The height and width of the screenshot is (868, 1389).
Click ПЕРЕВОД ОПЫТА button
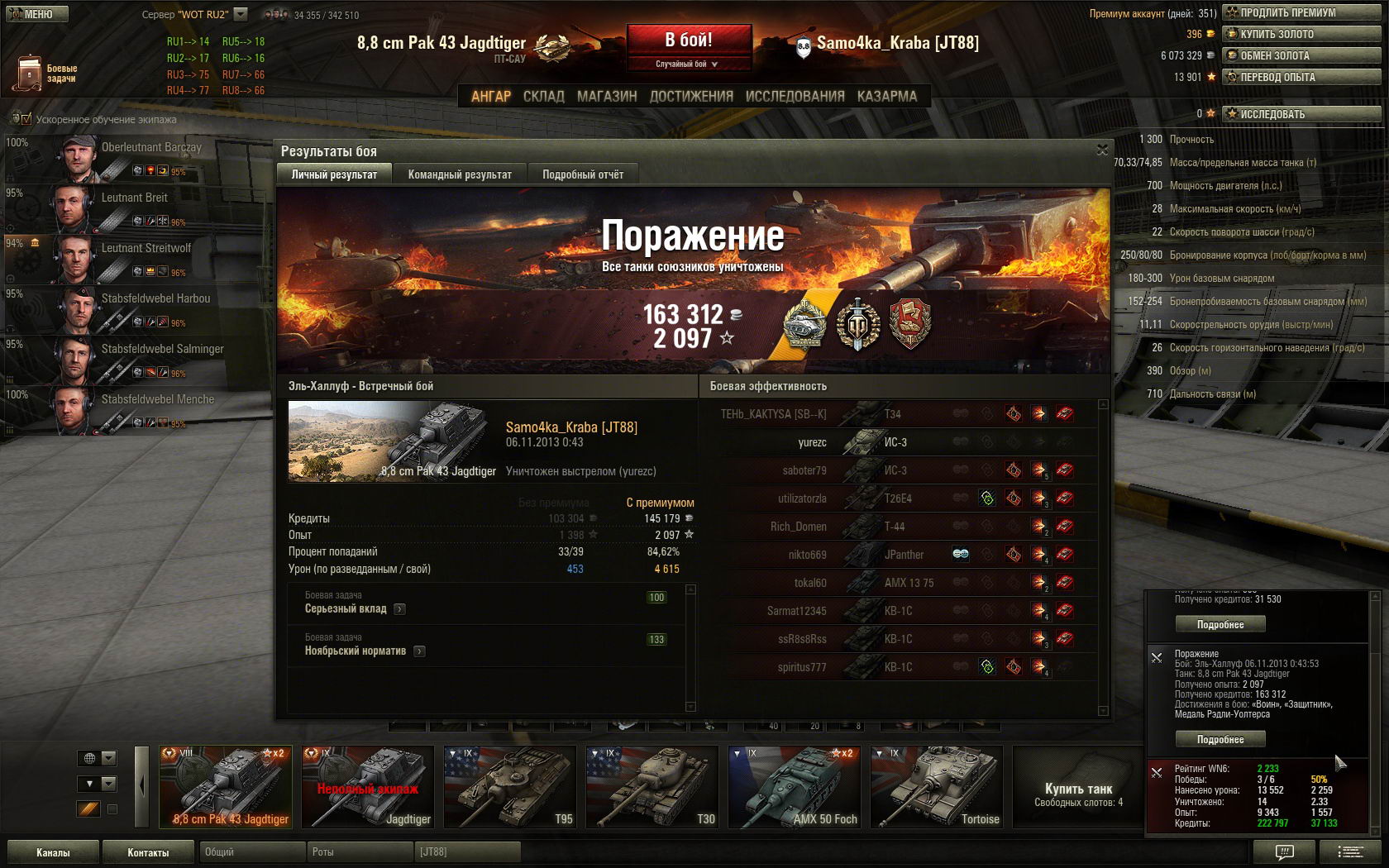(x=1301, y=77)
